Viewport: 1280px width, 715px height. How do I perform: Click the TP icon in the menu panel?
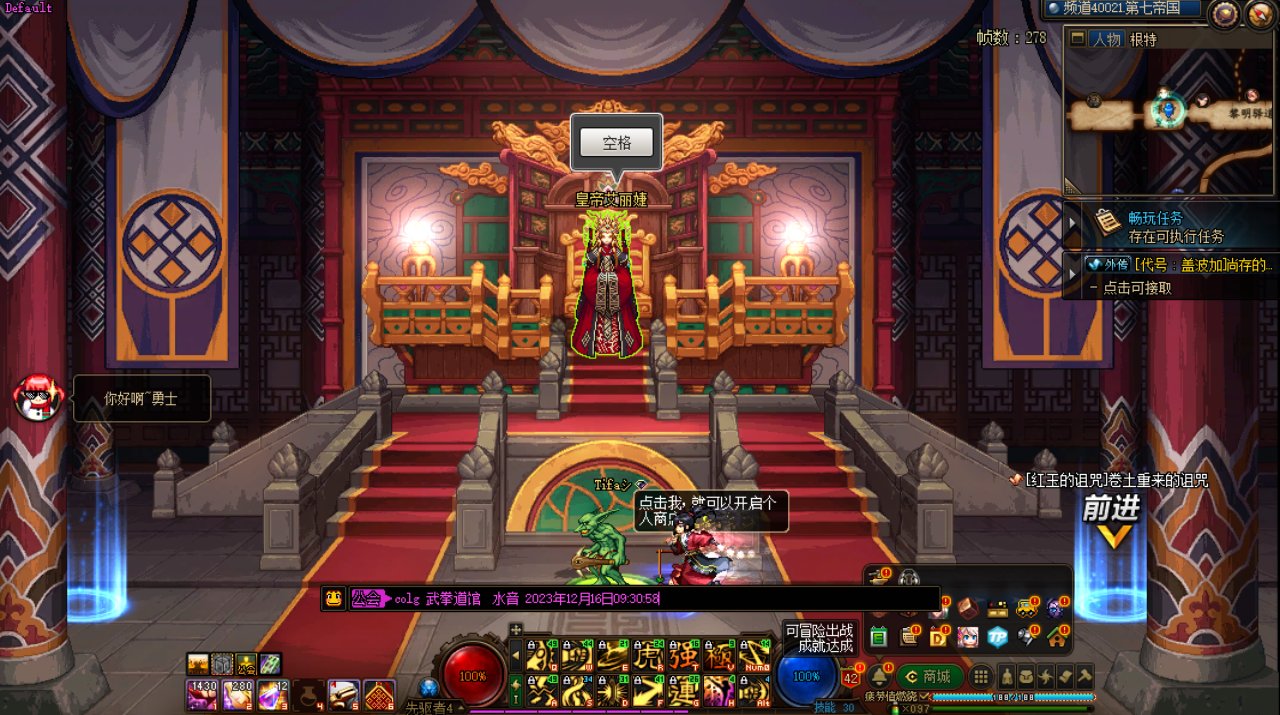click(x=997, y=637)
